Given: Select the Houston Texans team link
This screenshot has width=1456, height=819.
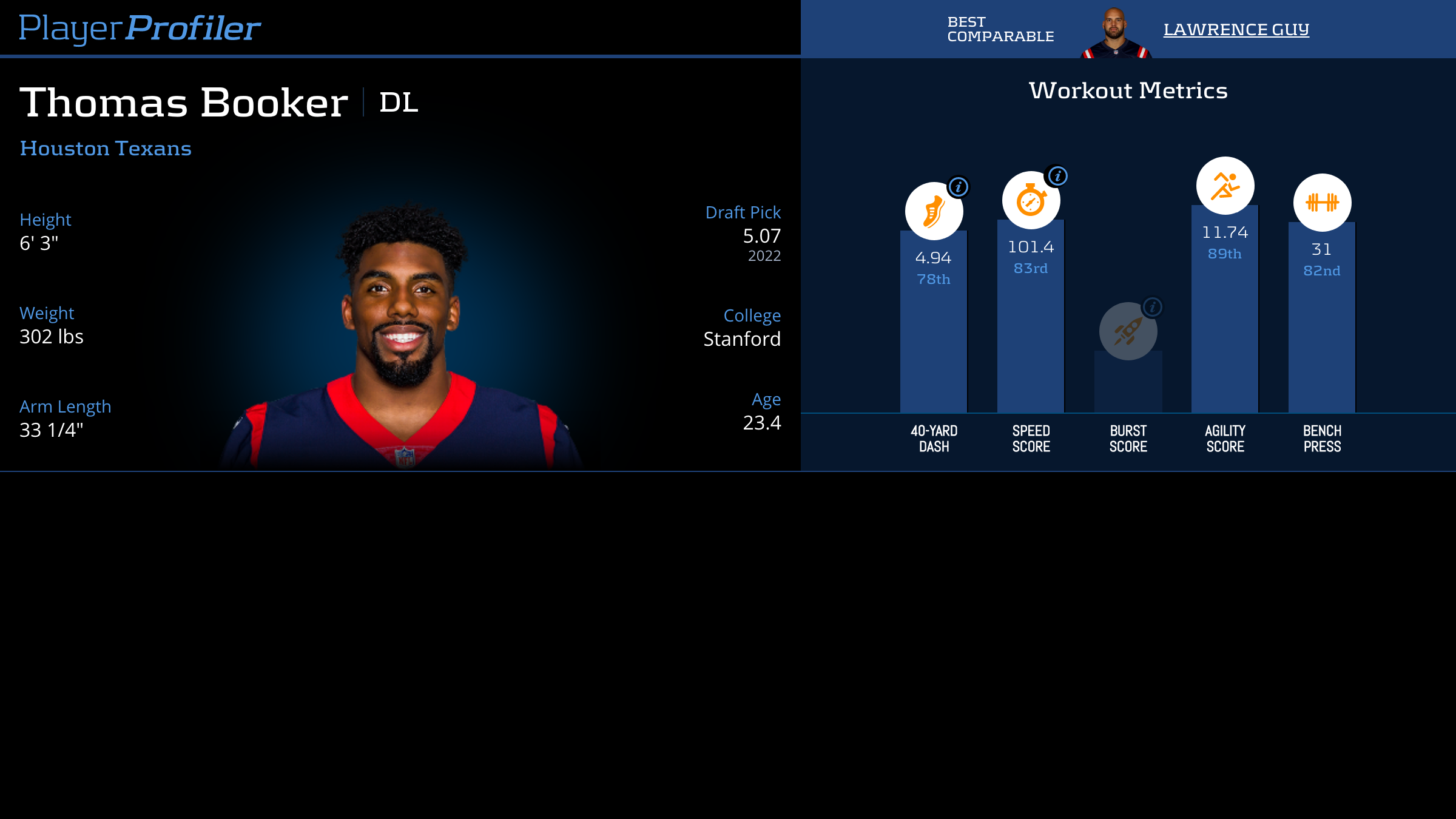Looking at the screenshot, I should pyautogui.click(x=106, y=149).
